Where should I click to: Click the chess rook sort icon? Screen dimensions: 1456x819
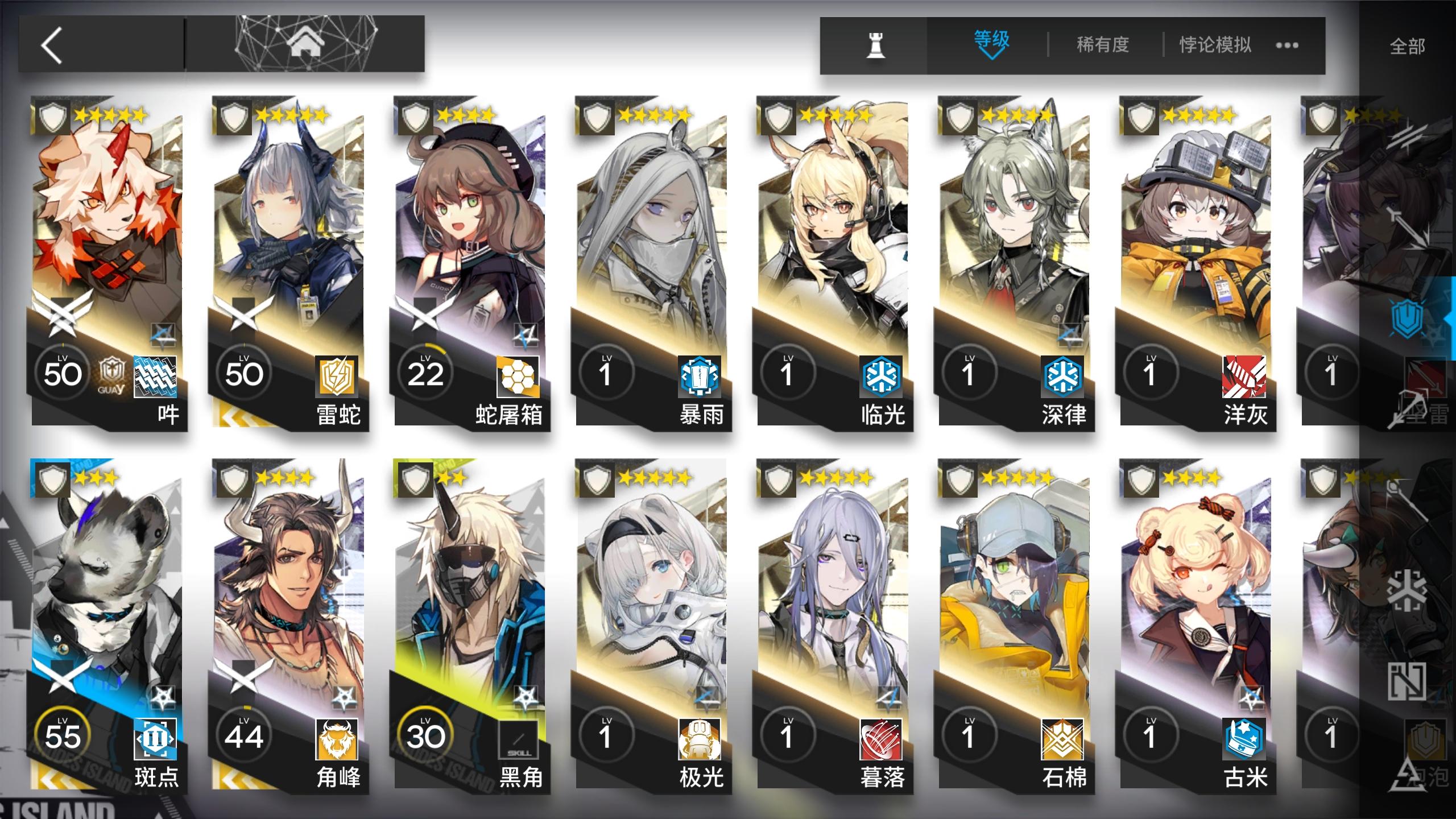(x=874, y=45)
